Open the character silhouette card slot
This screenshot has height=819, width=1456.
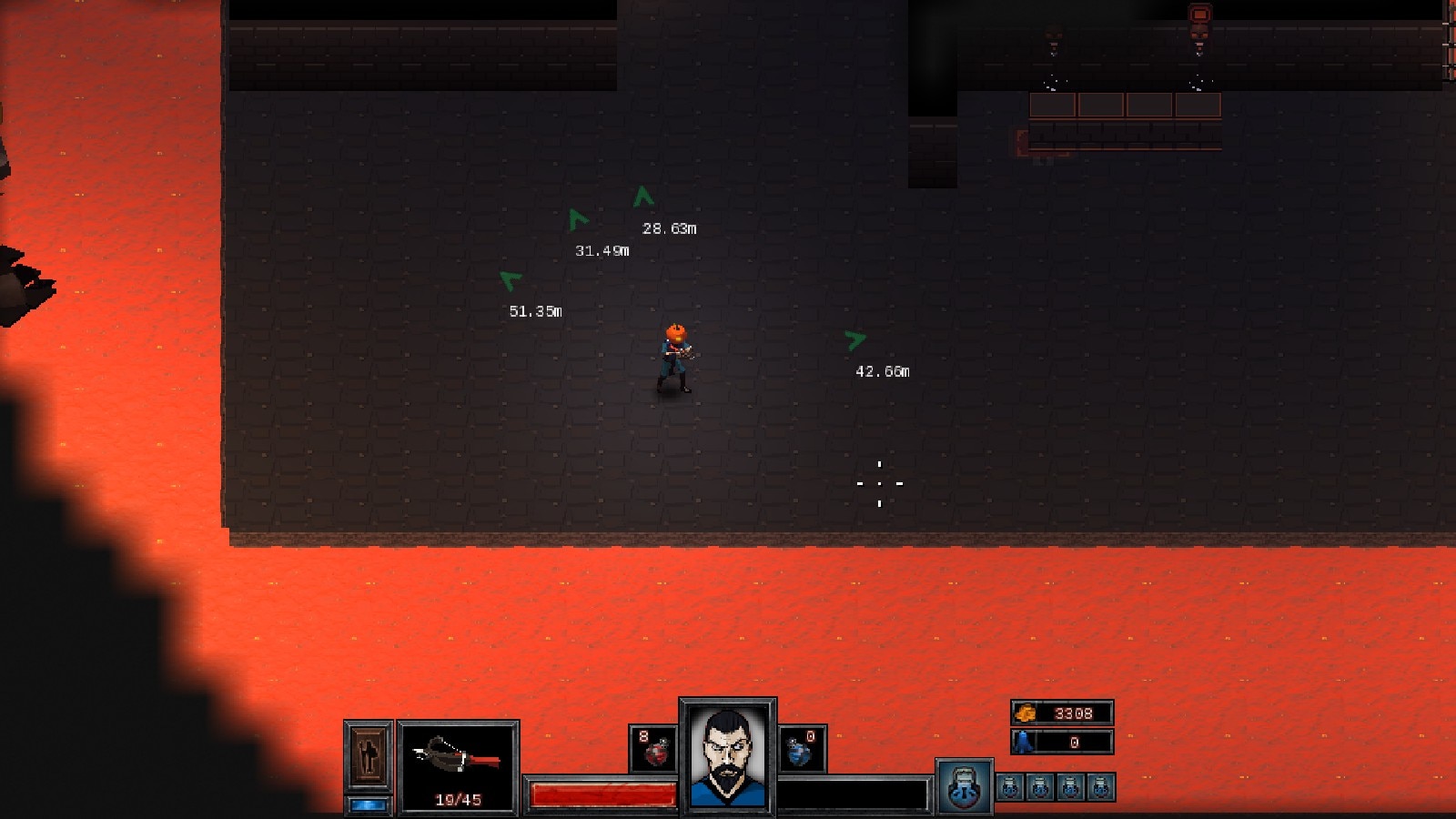pyautogui.click(x=369, y=755)
